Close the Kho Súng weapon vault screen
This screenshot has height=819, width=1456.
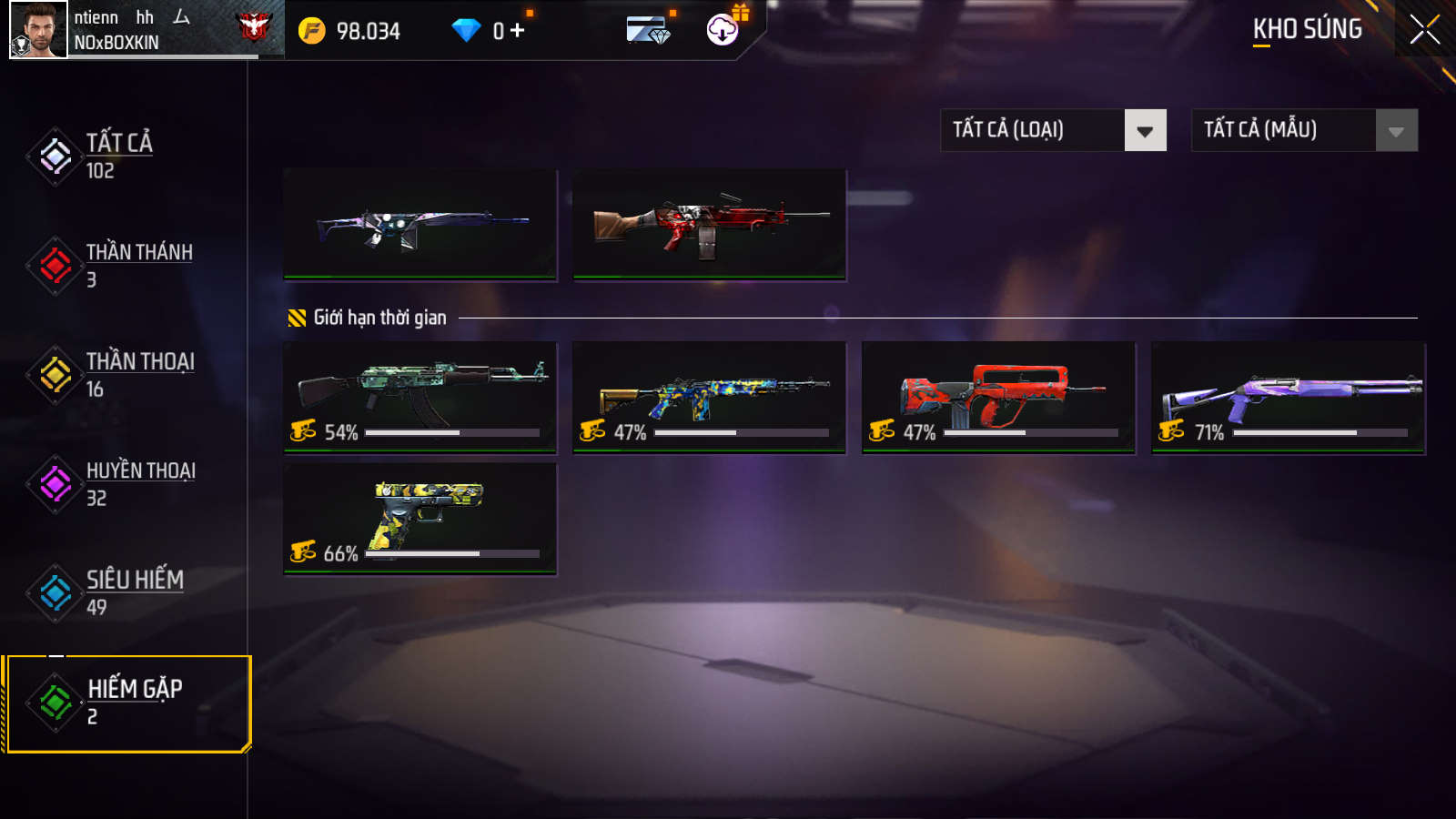click(x=1424, y=30)
